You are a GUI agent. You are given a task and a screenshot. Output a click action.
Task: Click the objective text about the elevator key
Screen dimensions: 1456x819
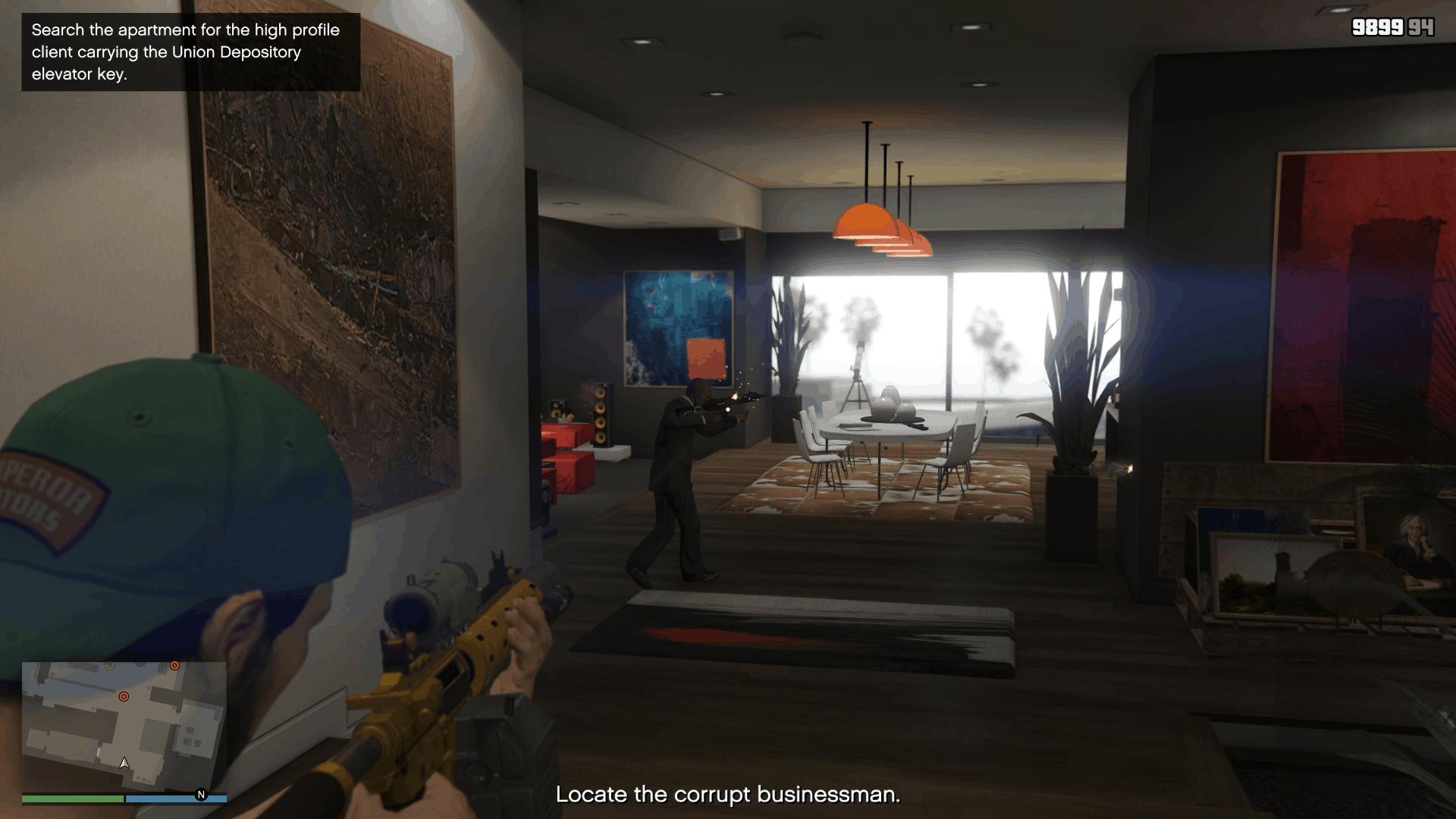click(186, 53)
